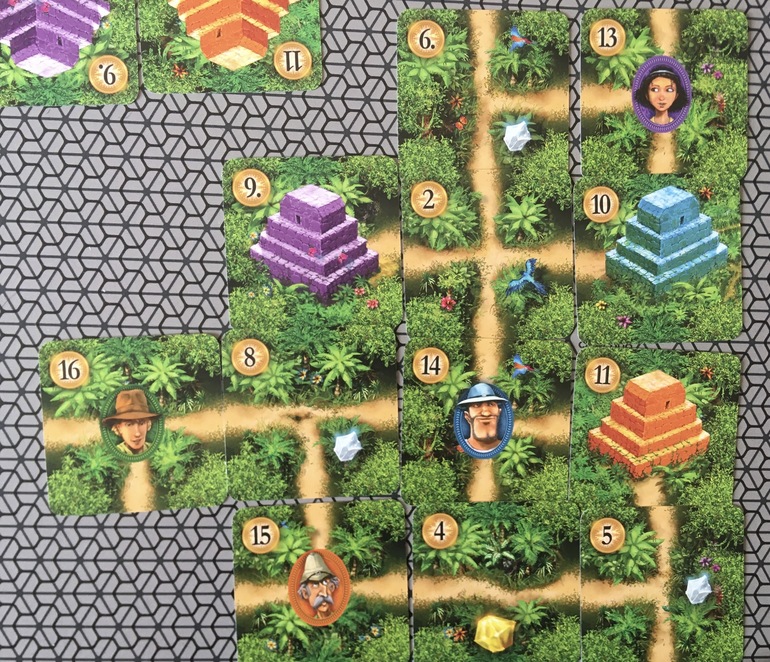Viewport: 770px width, 662px height.
Task: Select tile 15 with the mustached explorer
Action: click(x=320, y=582)
